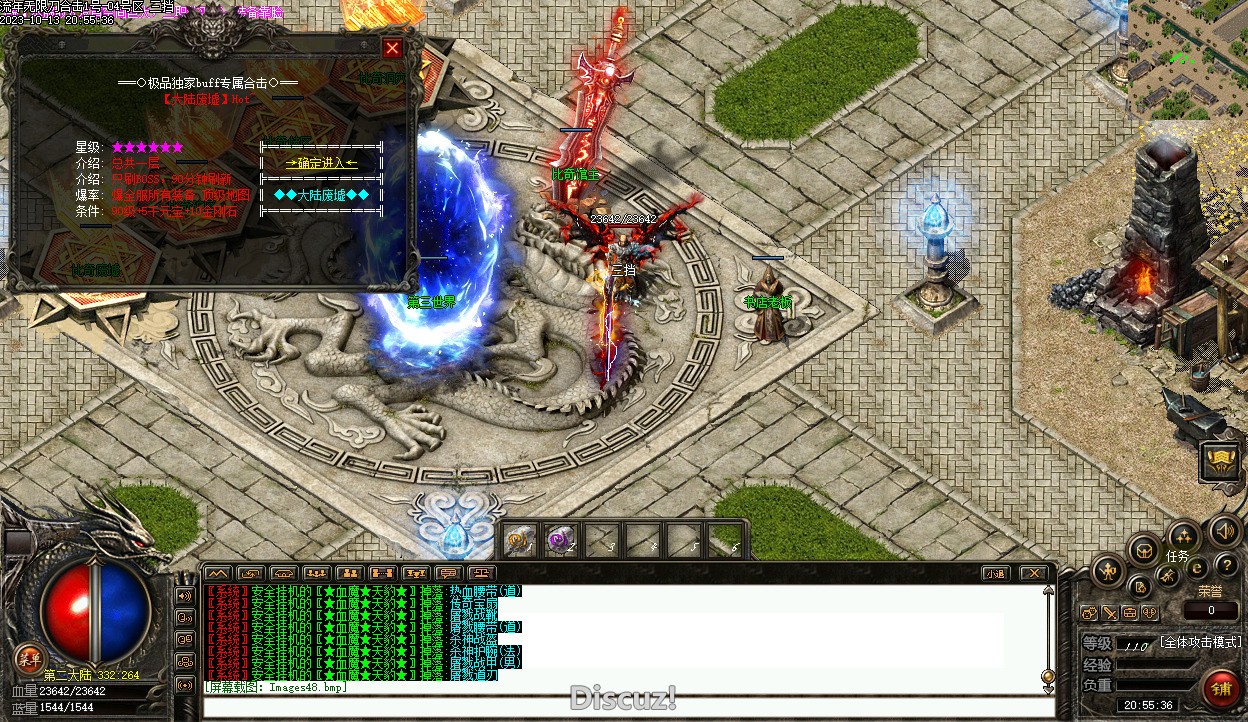Screen dimensions: 1248x722
Task: Switch attack mode from 全体攻击模式
Action: (x=1200, y=642)
